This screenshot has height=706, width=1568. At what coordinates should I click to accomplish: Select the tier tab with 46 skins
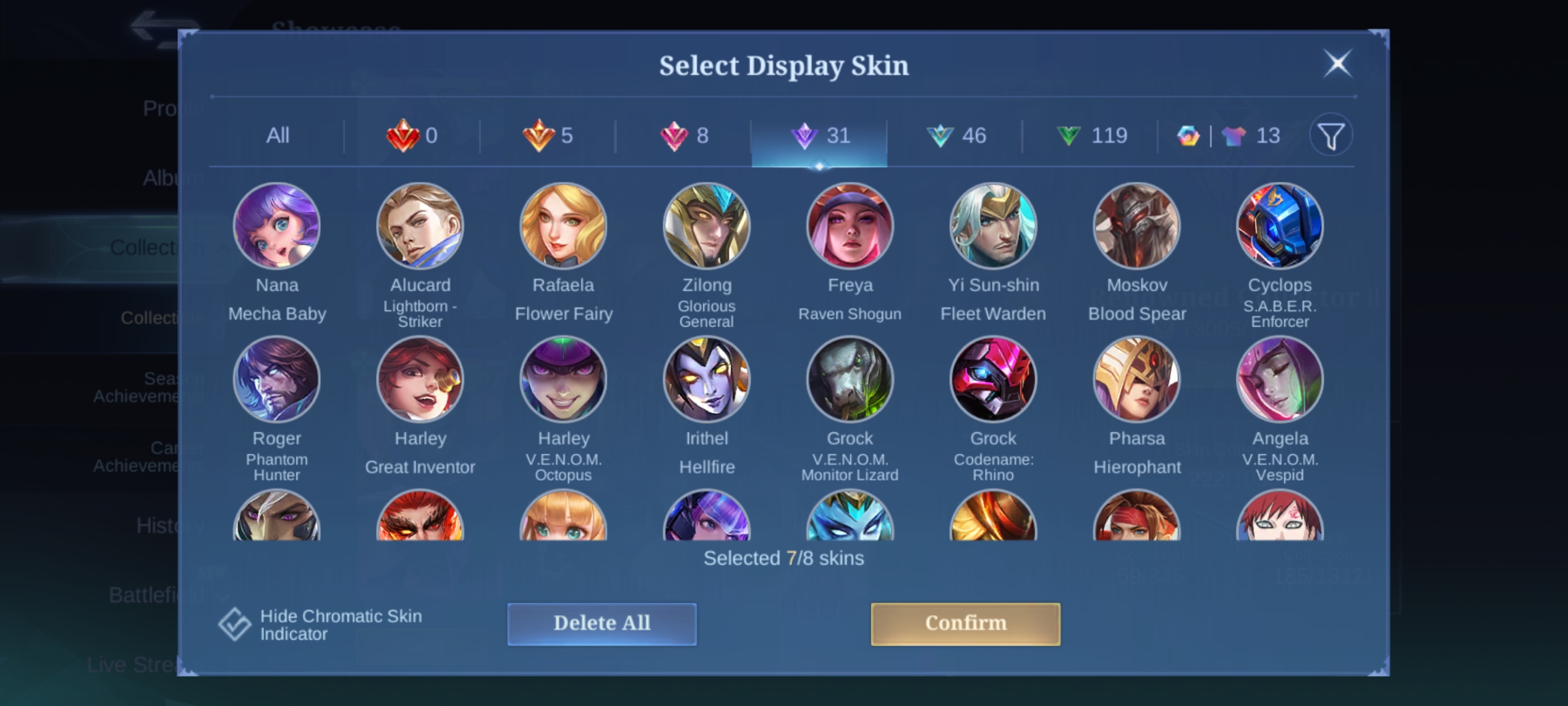(955, 136)
